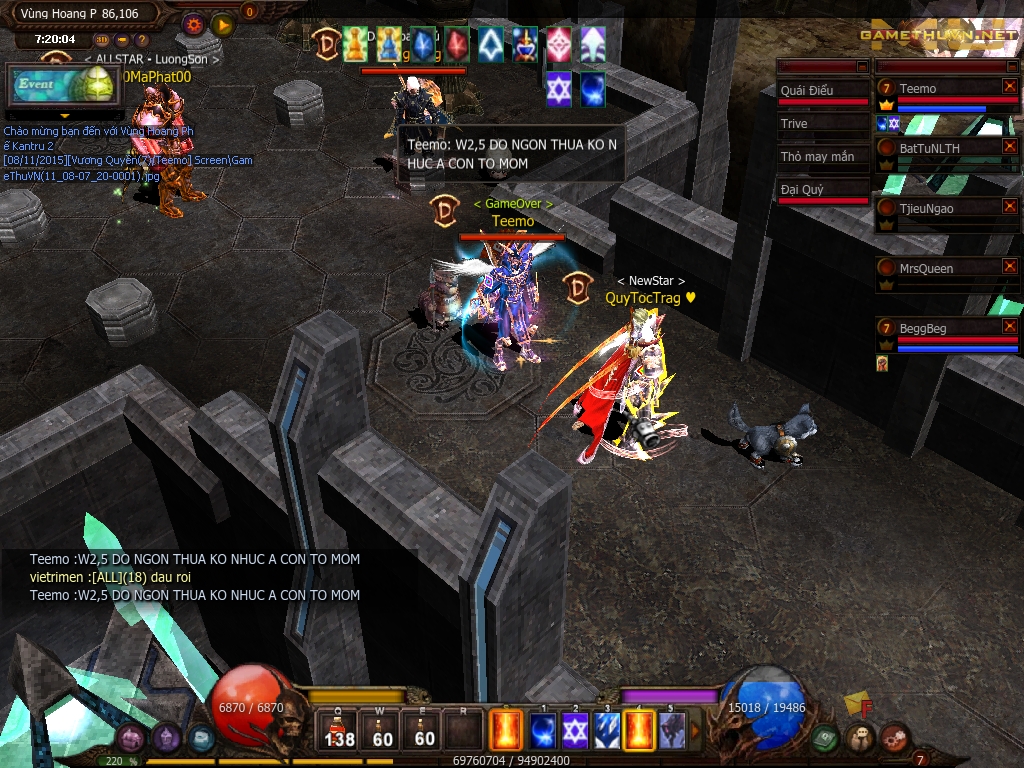Open the question mark help button

pyautogui.click(x=141, y=40)
